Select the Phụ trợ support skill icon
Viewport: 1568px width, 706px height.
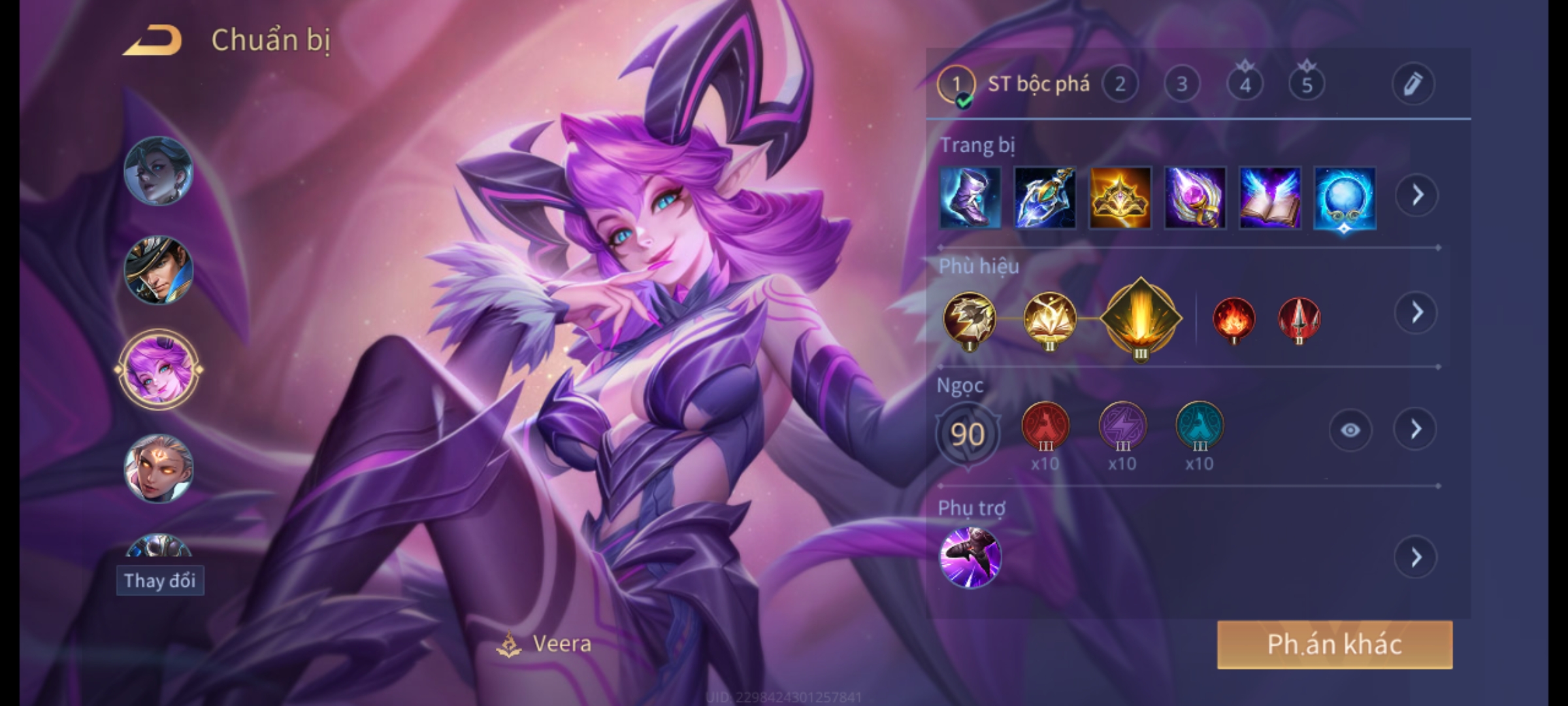970,557
